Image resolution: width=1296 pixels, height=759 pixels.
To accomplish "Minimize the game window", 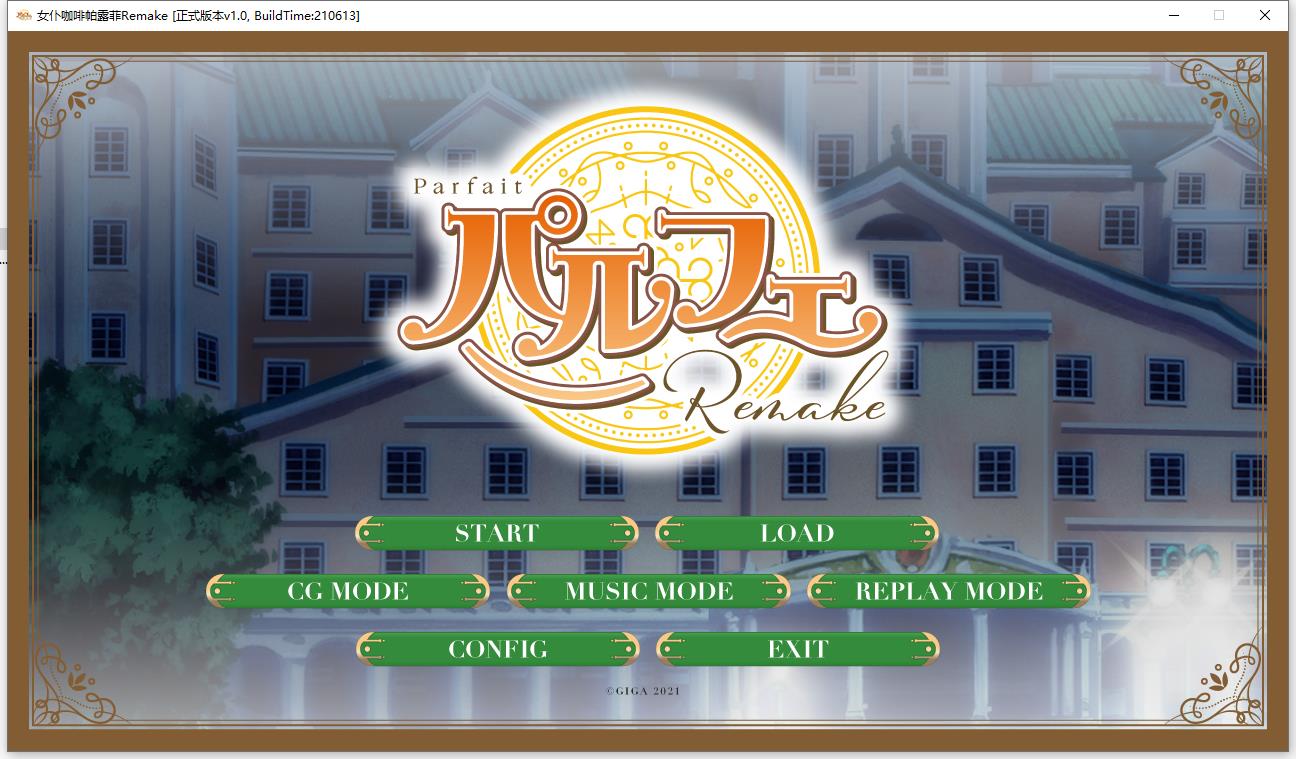I will point(1172,15).
